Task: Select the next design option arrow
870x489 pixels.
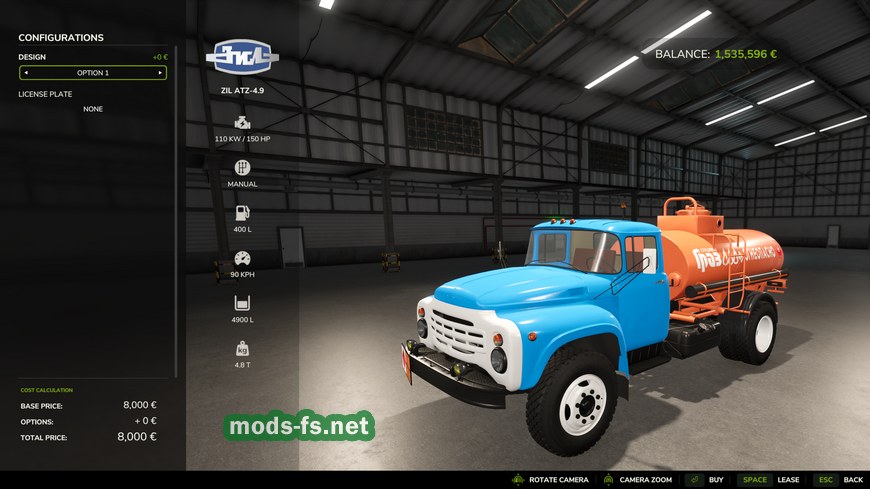Action: pyautogui.click(x=159, y=73)
